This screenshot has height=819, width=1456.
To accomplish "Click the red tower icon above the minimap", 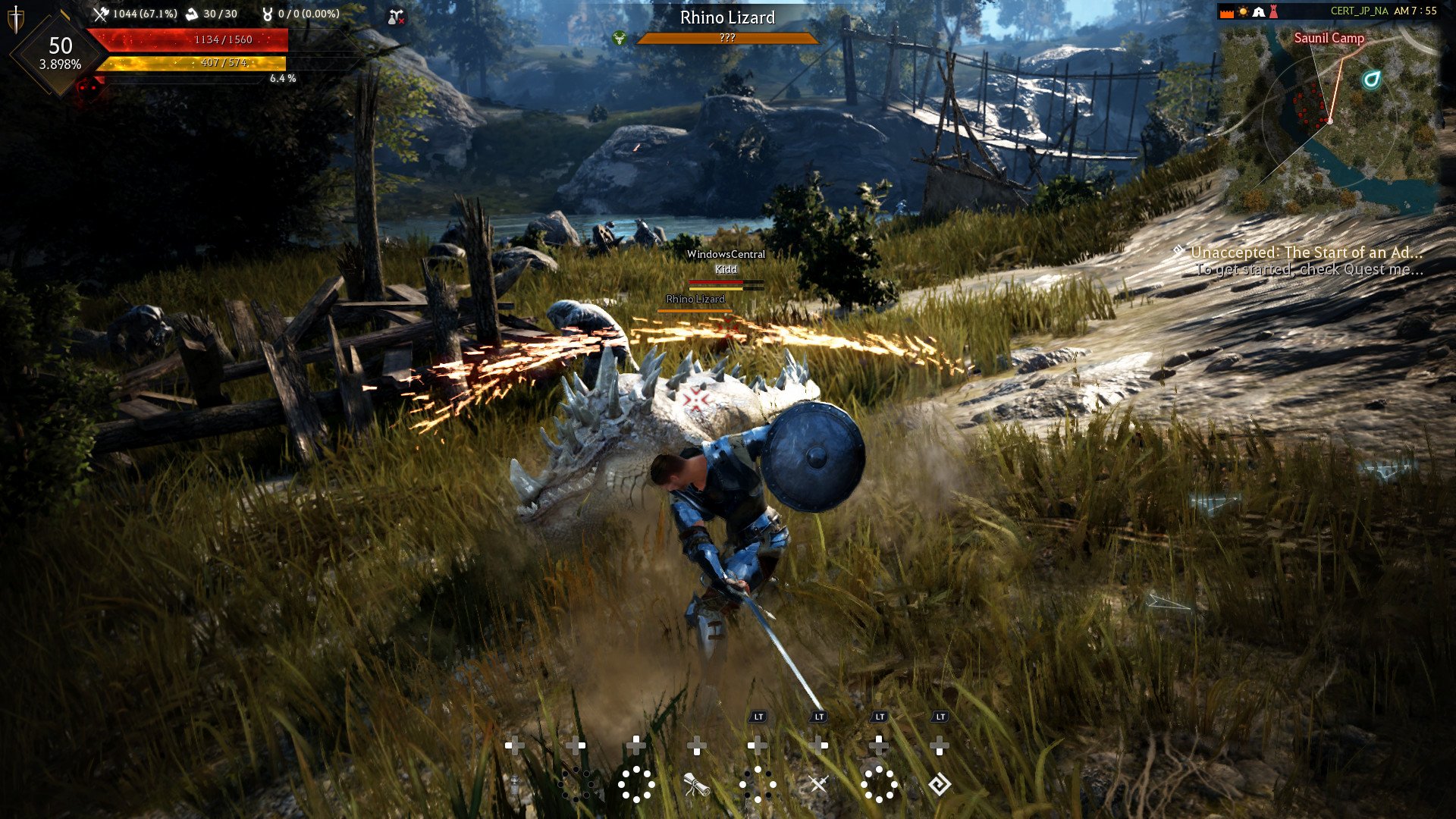I will pos(1274,12).
